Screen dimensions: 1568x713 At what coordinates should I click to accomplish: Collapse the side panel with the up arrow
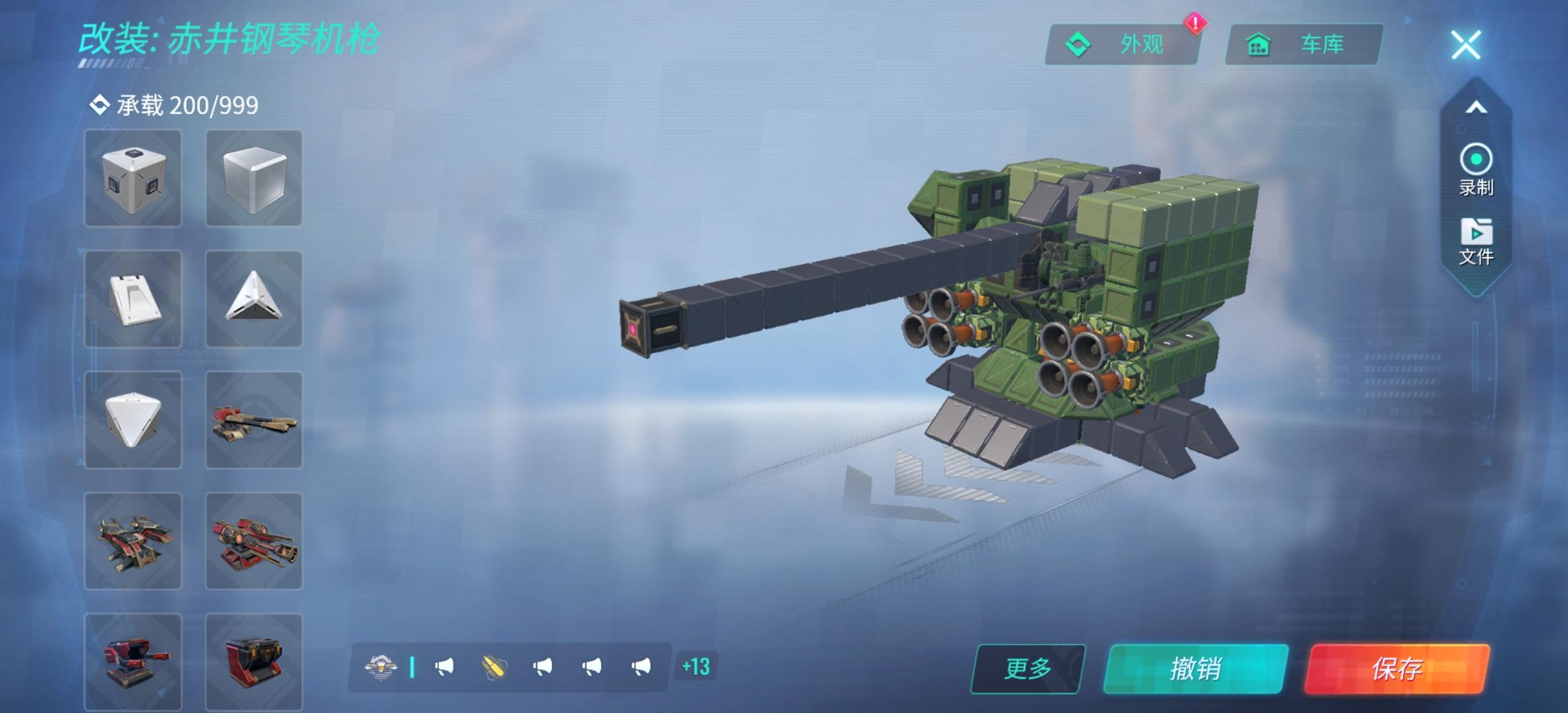(1476, 108)
